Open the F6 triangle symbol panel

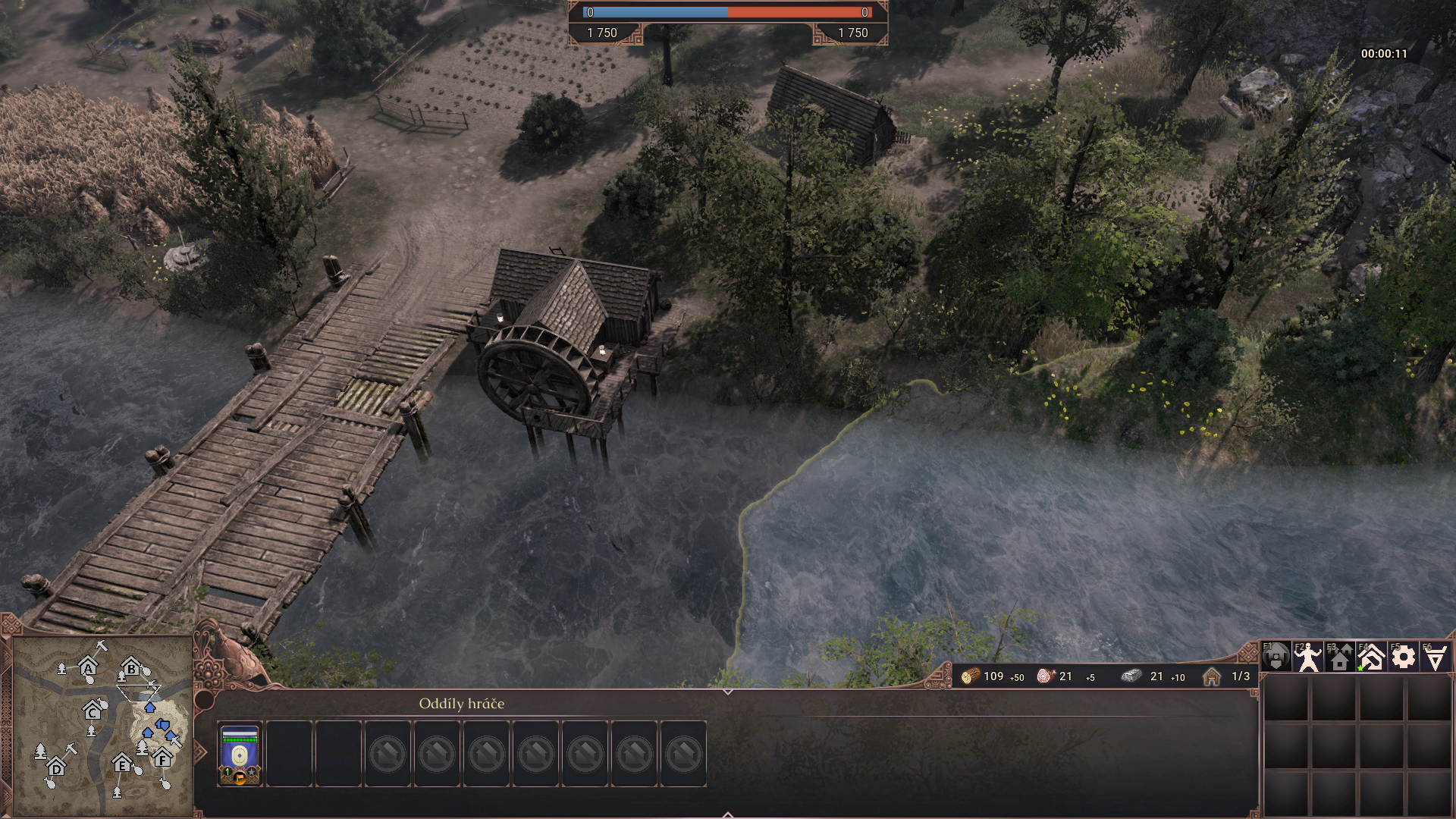pos(1435,657)
